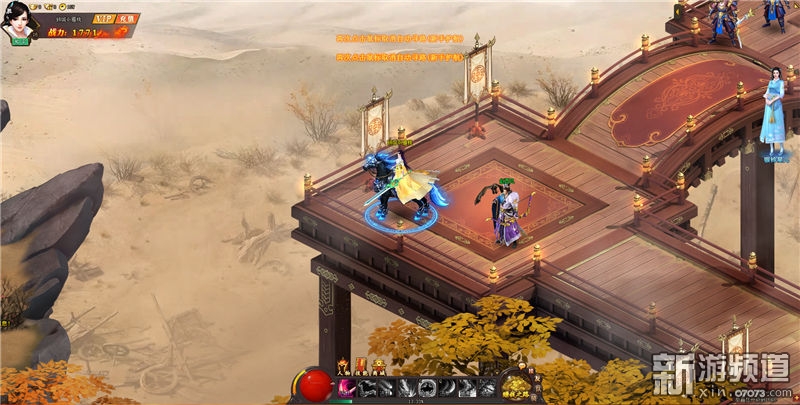This screenshot has height=405, width=800.
Task: Open the 人物 character menu
Action: [343, 366]
